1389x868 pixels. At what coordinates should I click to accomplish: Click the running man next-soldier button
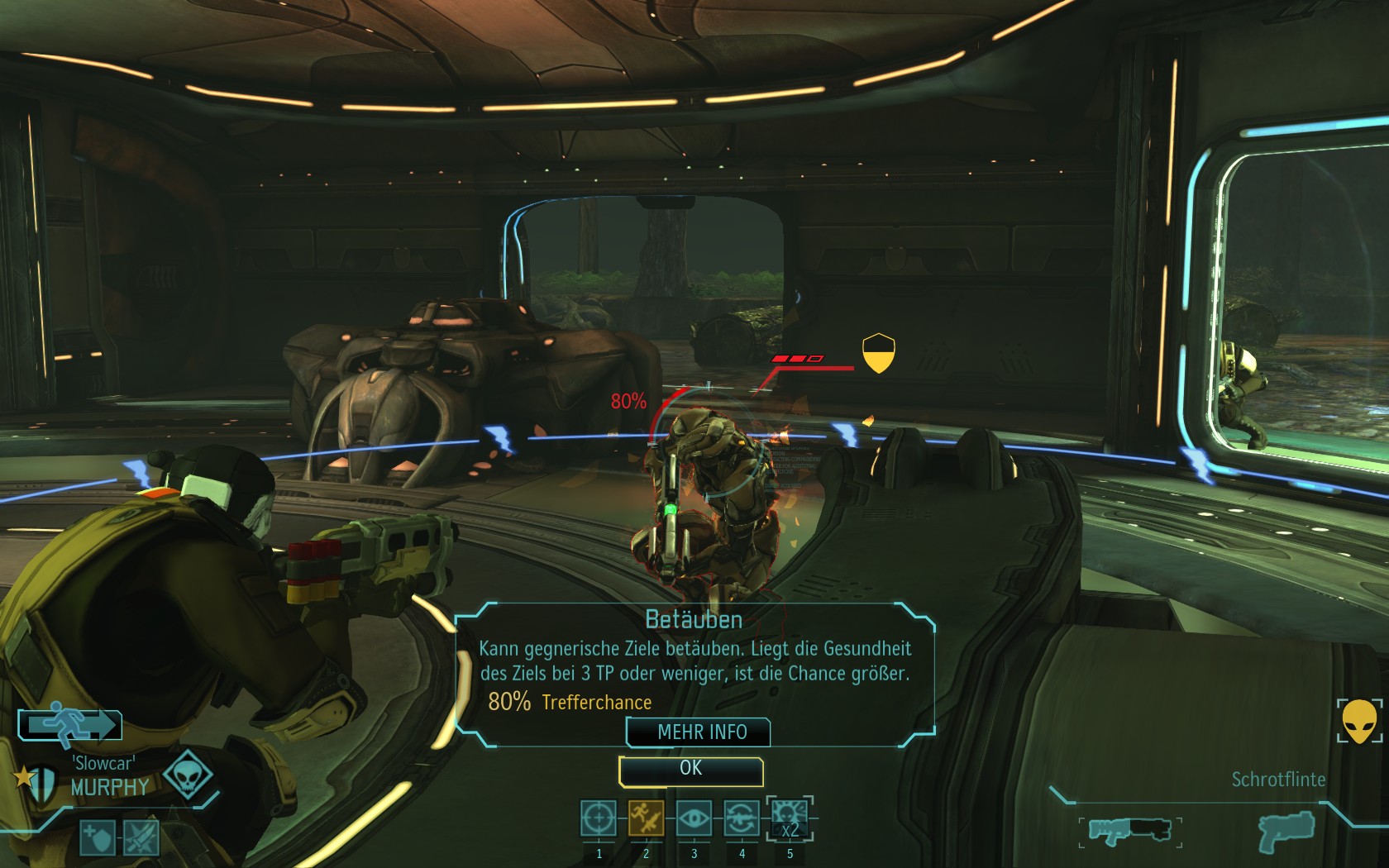pos(71,725)
